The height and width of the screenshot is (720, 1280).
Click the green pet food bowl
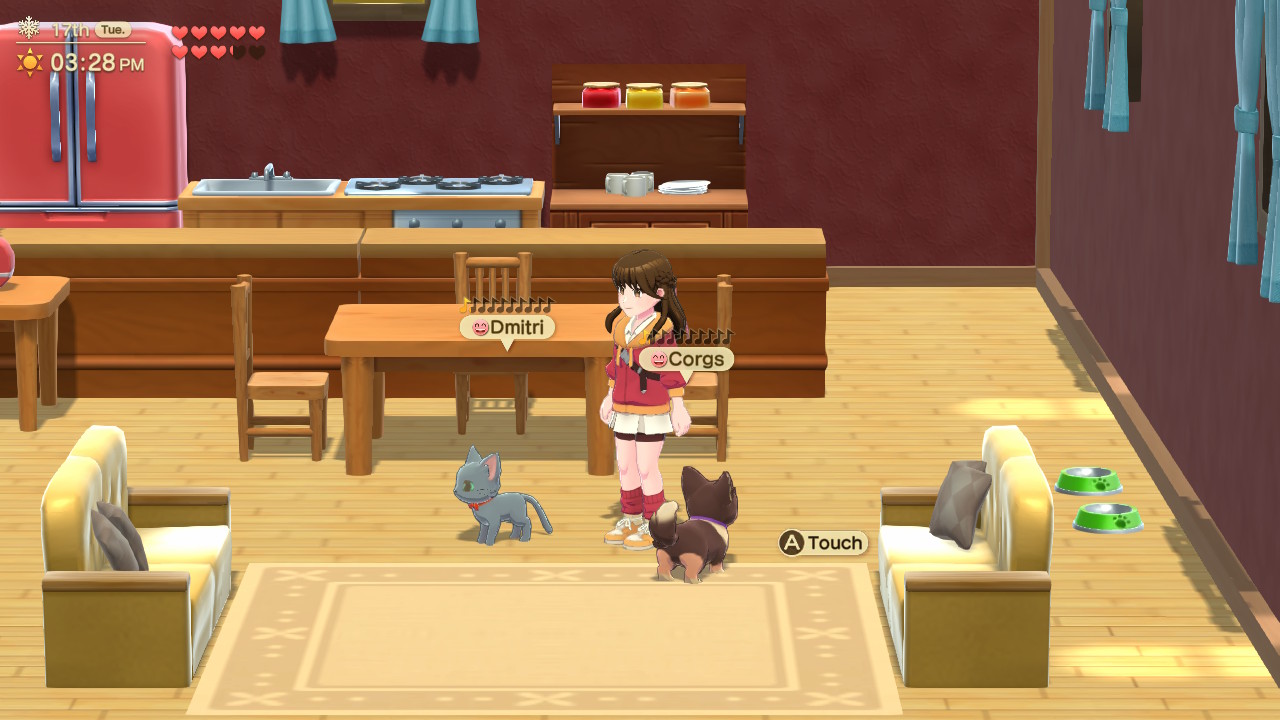click(x=1090, y=481)
